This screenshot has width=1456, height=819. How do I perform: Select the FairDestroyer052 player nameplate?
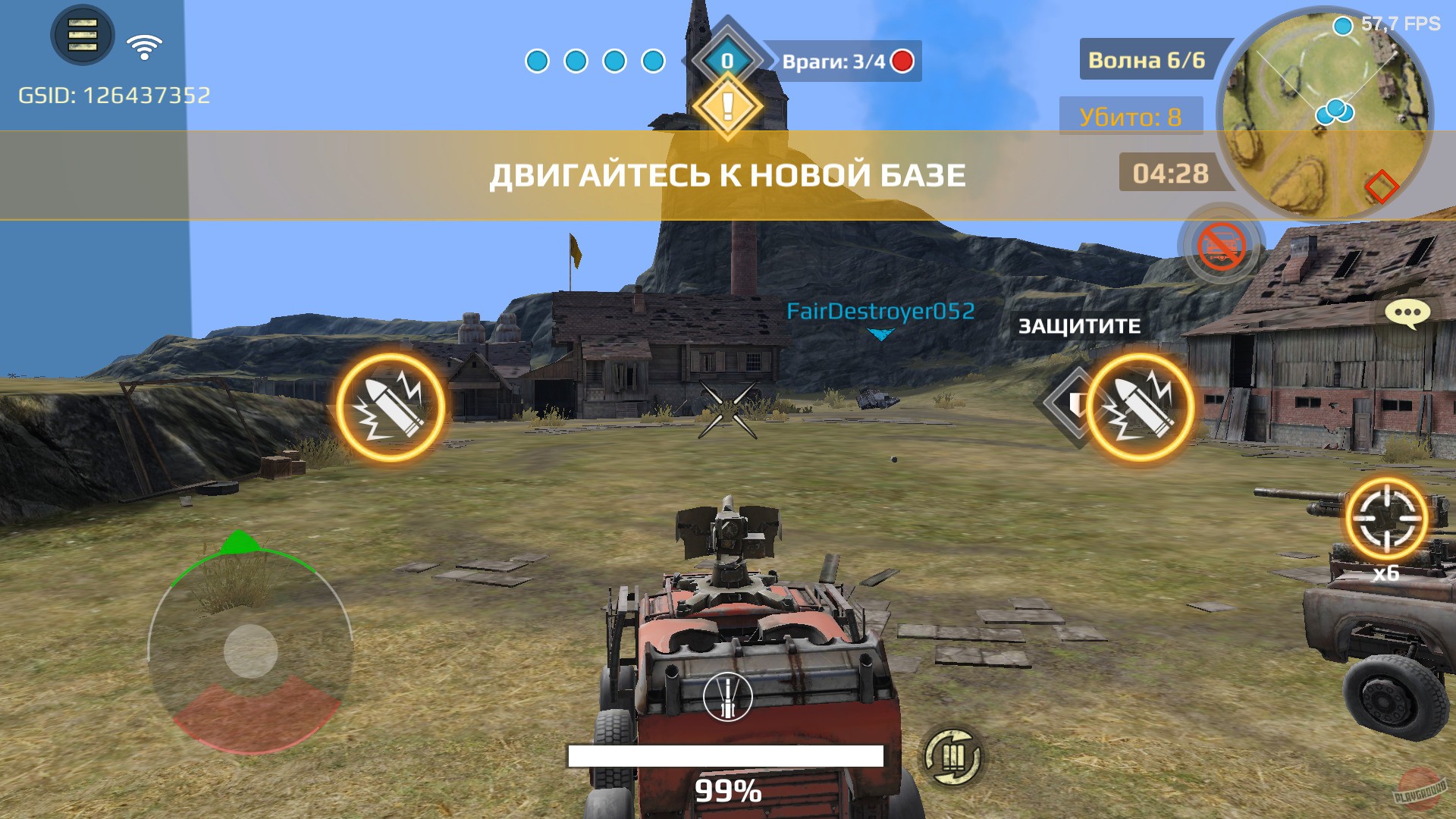pos(880,309)
